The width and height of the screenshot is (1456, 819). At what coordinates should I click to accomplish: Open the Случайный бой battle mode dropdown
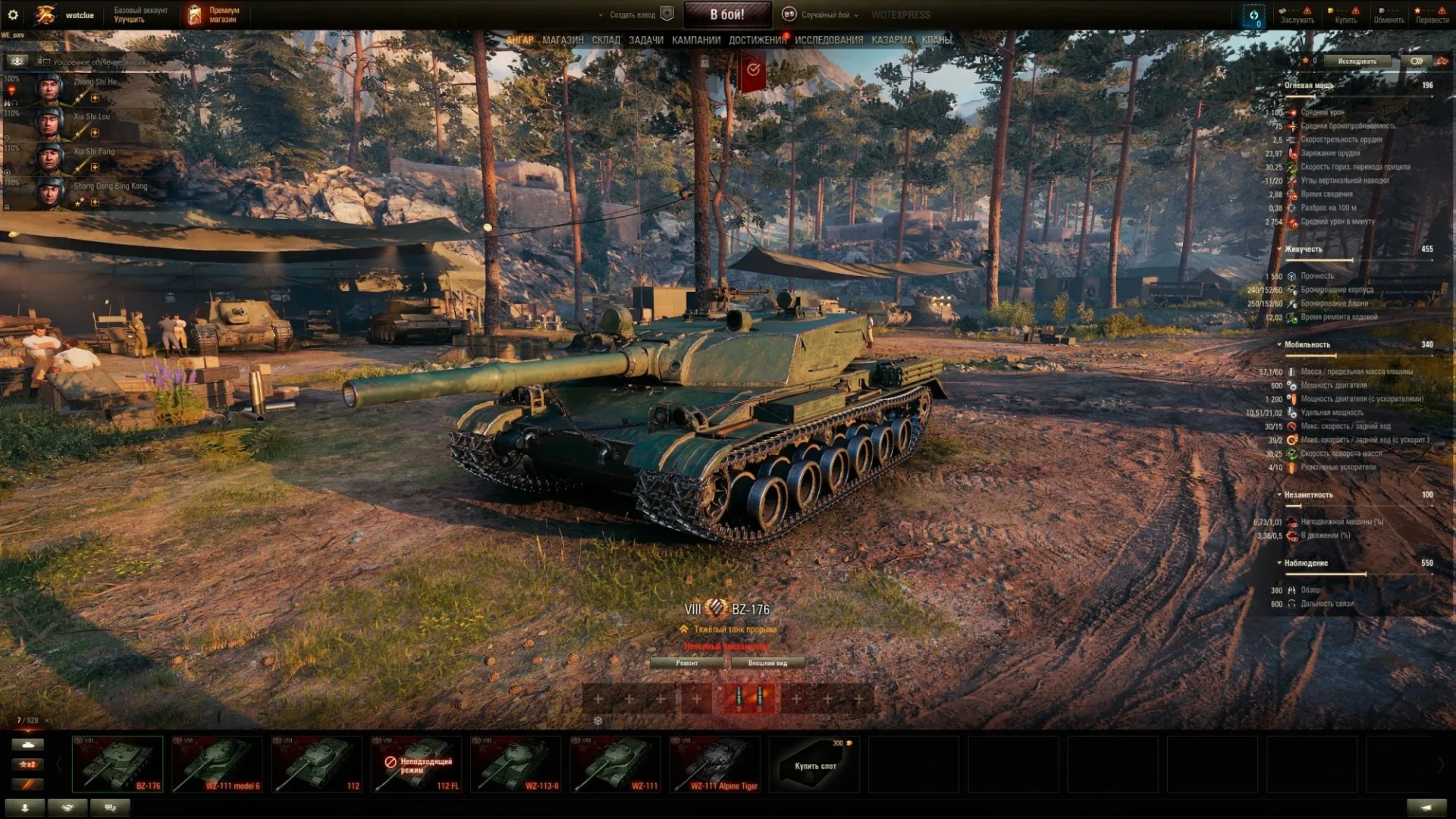point(824,14)
